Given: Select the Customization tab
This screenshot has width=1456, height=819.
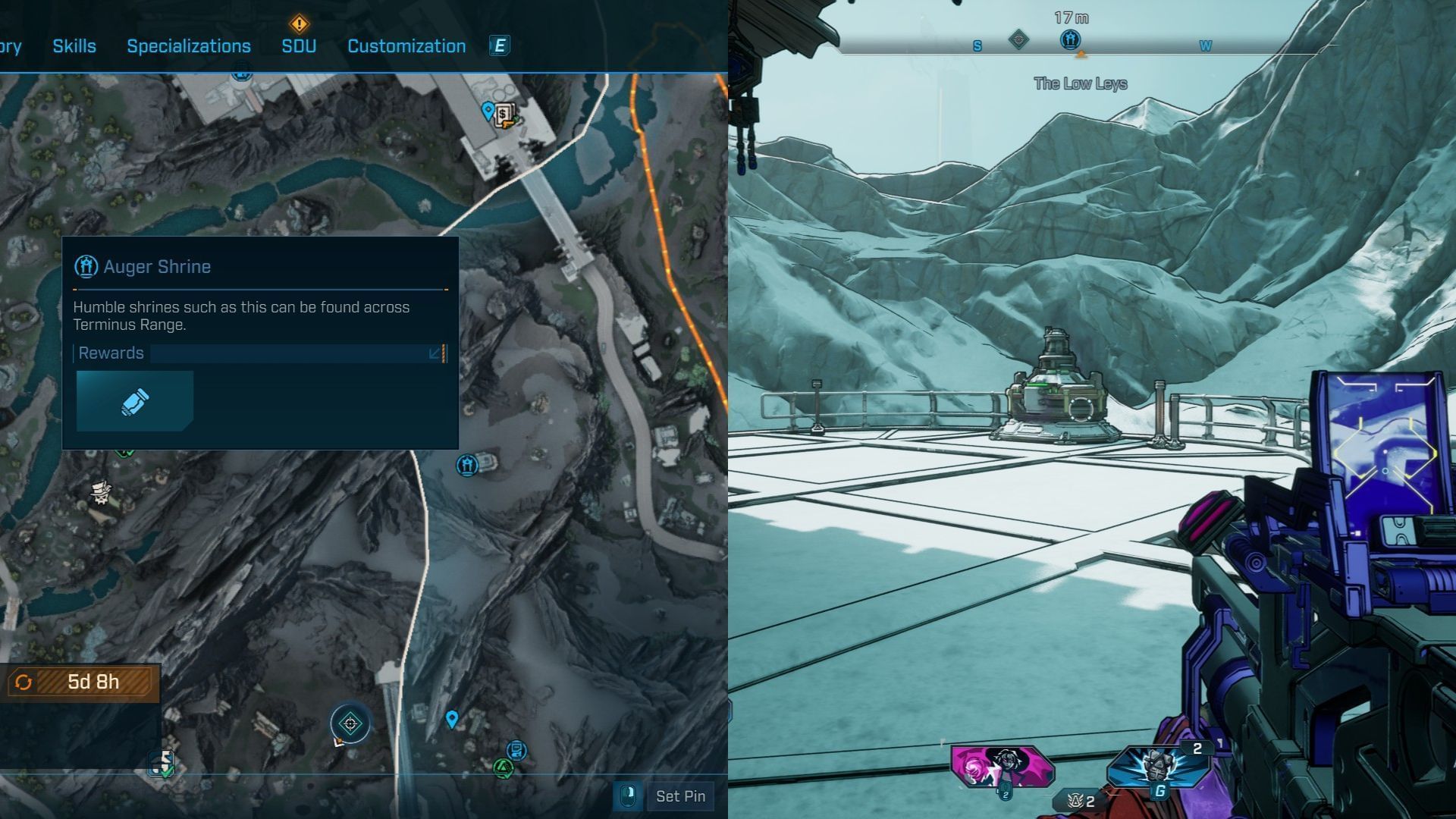Looking at the screenshot, I should [406, 46].
